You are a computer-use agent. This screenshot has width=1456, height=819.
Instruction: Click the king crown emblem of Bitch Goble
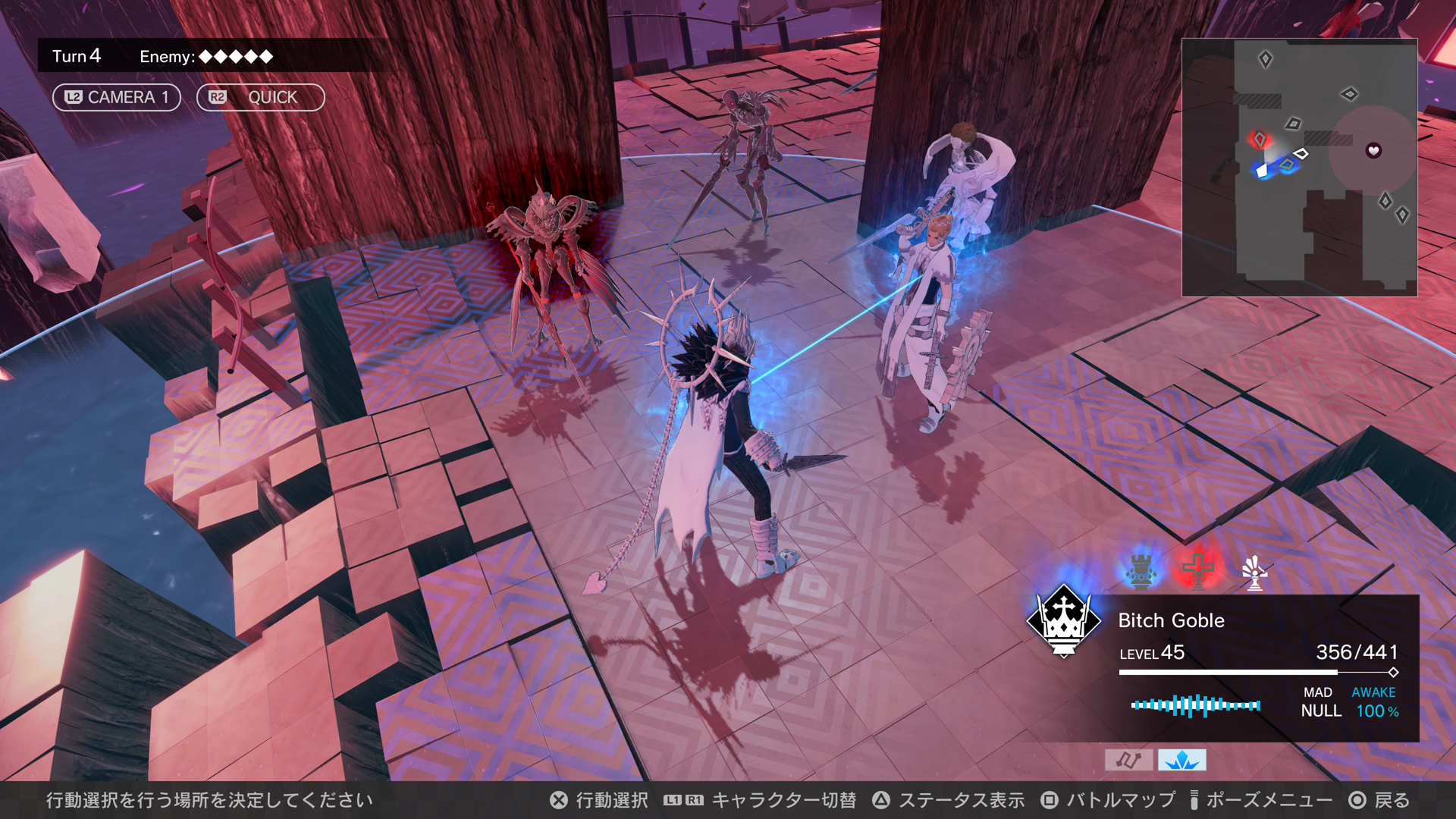[1063, 621]
